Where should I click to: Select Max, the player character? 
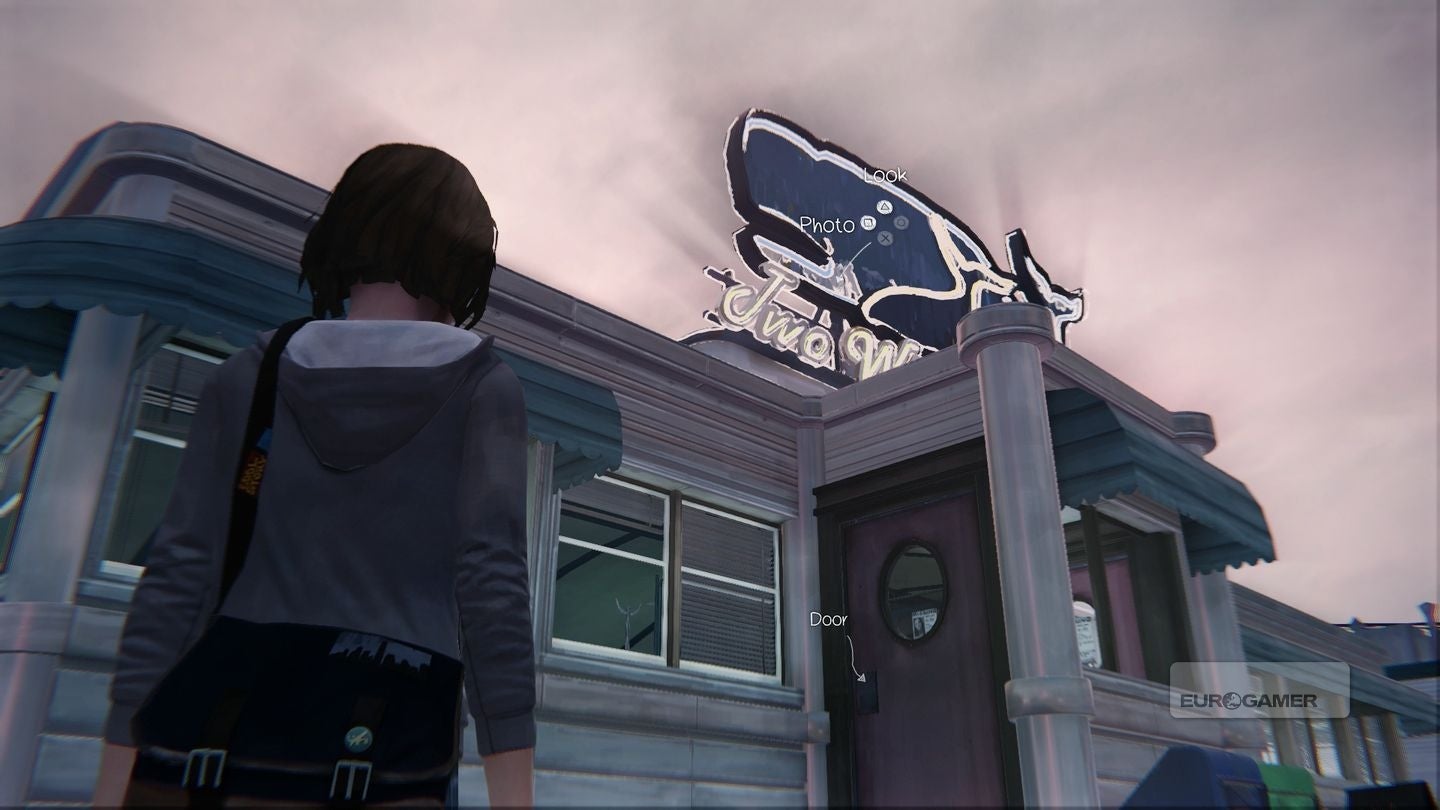point(370,450)
